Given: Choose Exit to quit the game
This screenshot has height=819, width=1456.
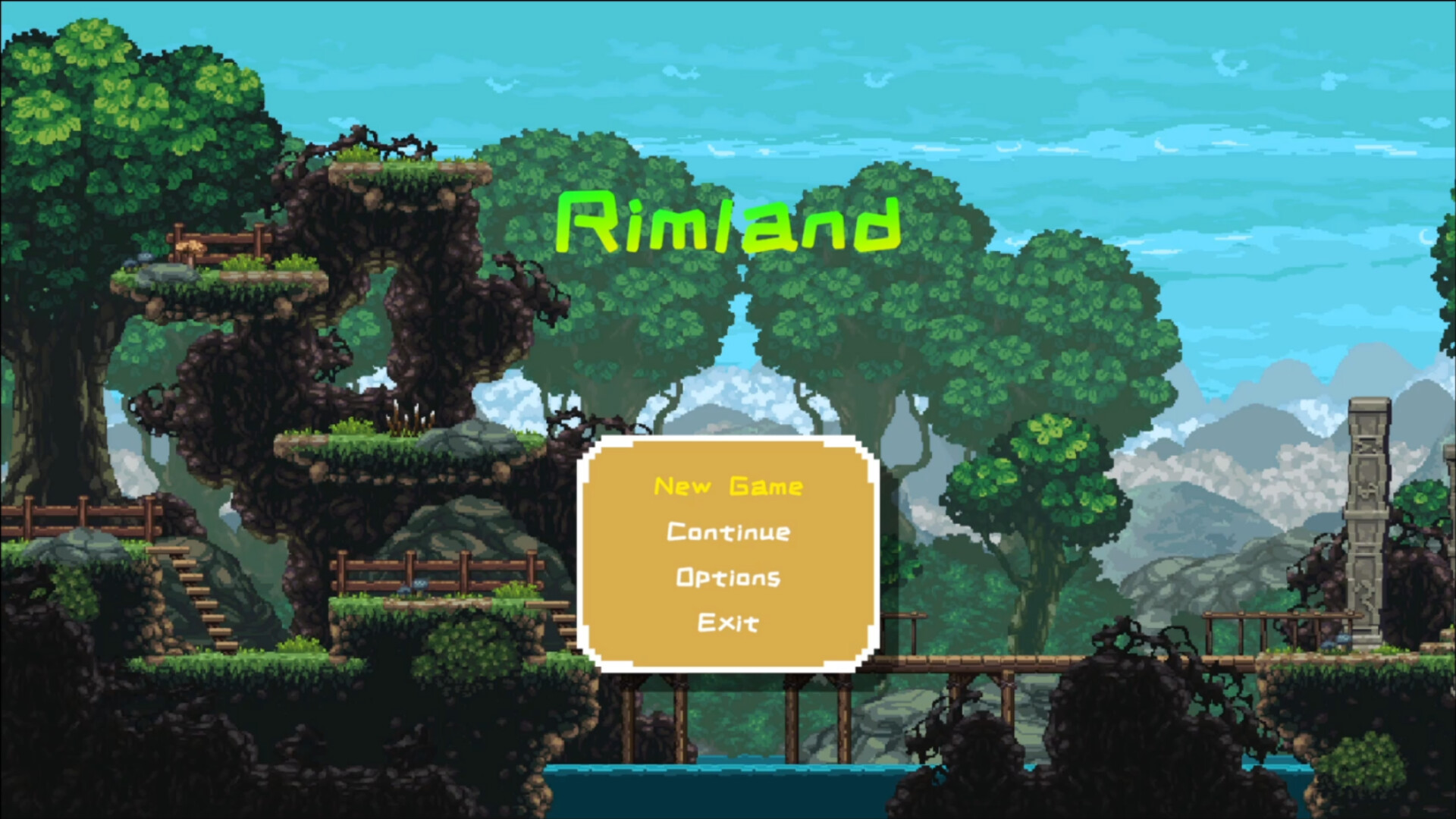Looking at the screenshot, I should 727,623.
